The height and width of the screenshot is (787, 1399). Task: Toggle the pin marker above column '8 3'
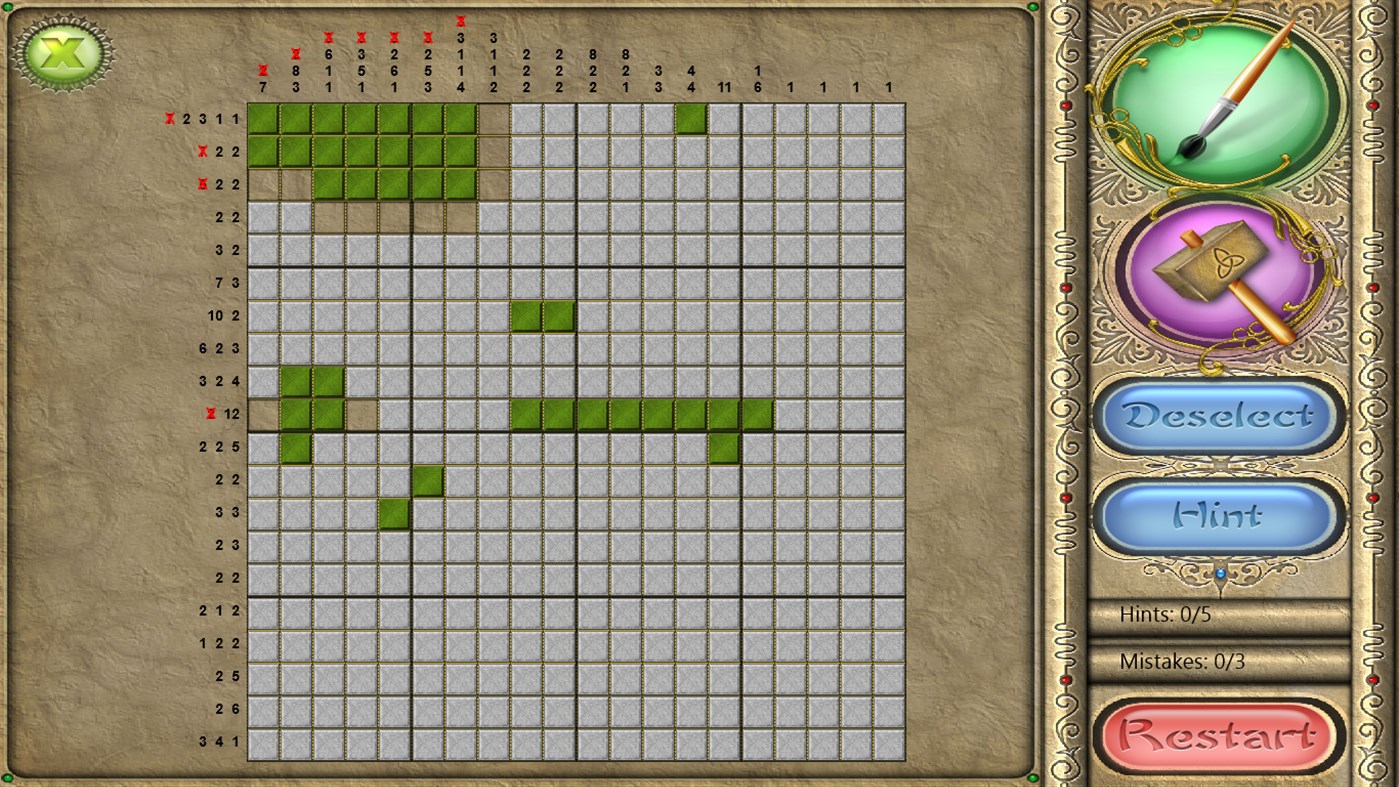pos(296,55)
